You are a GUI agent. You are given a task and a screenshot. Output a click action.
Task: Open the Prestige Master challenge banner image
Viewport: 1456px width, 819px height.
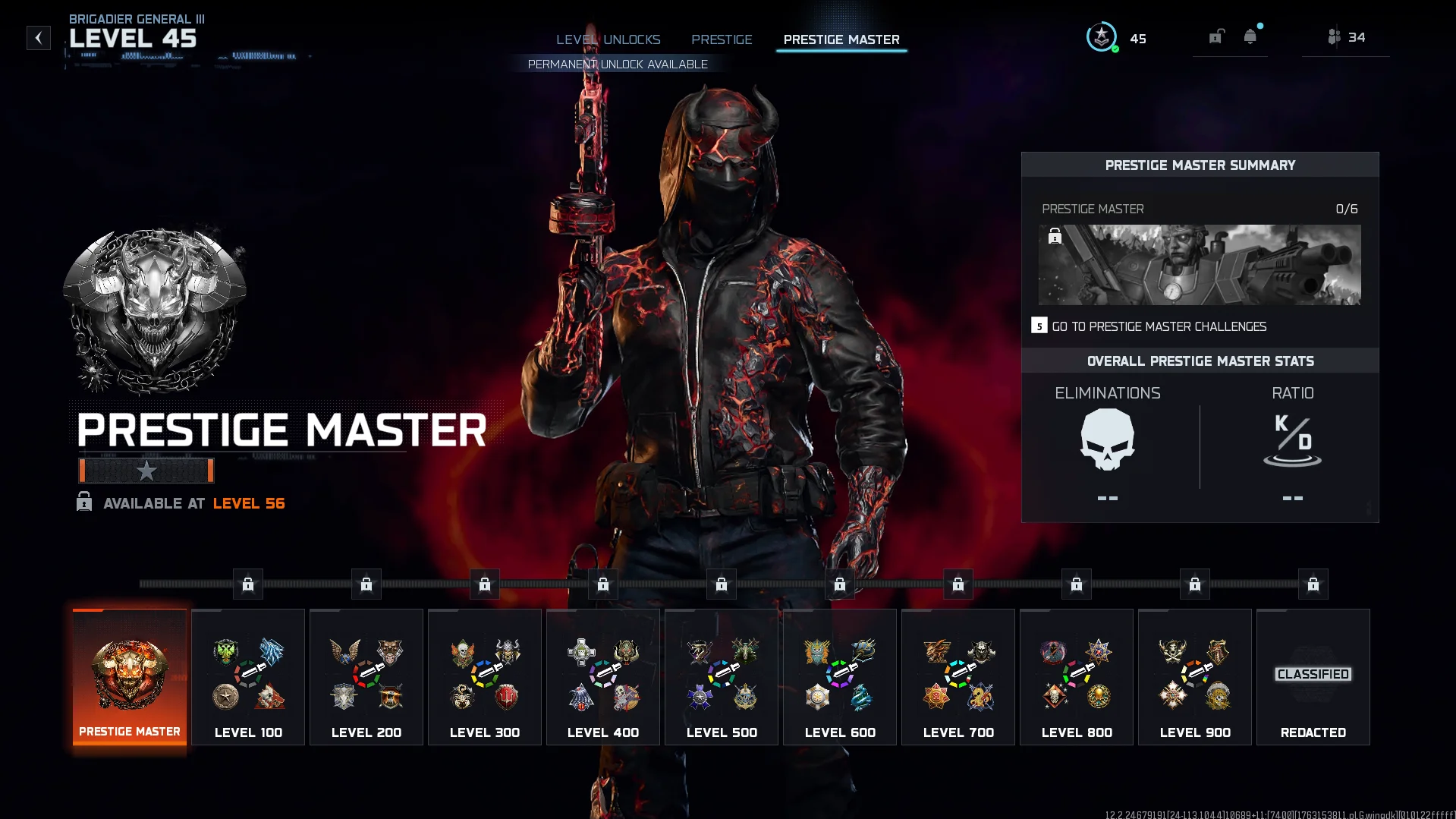tap(1199, 265)
